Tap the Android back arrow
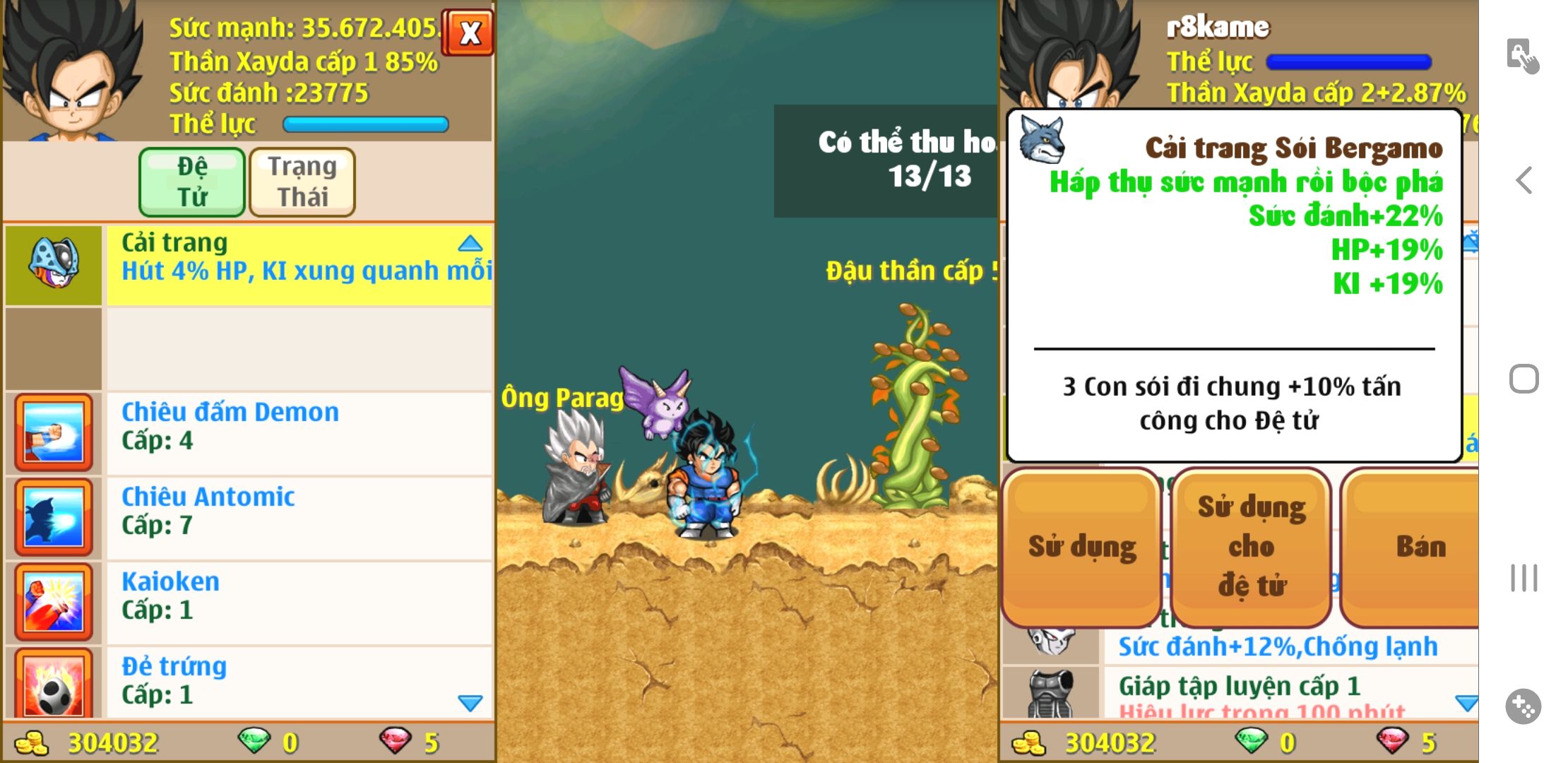Screen dimensions: 1568x763 1524,181
